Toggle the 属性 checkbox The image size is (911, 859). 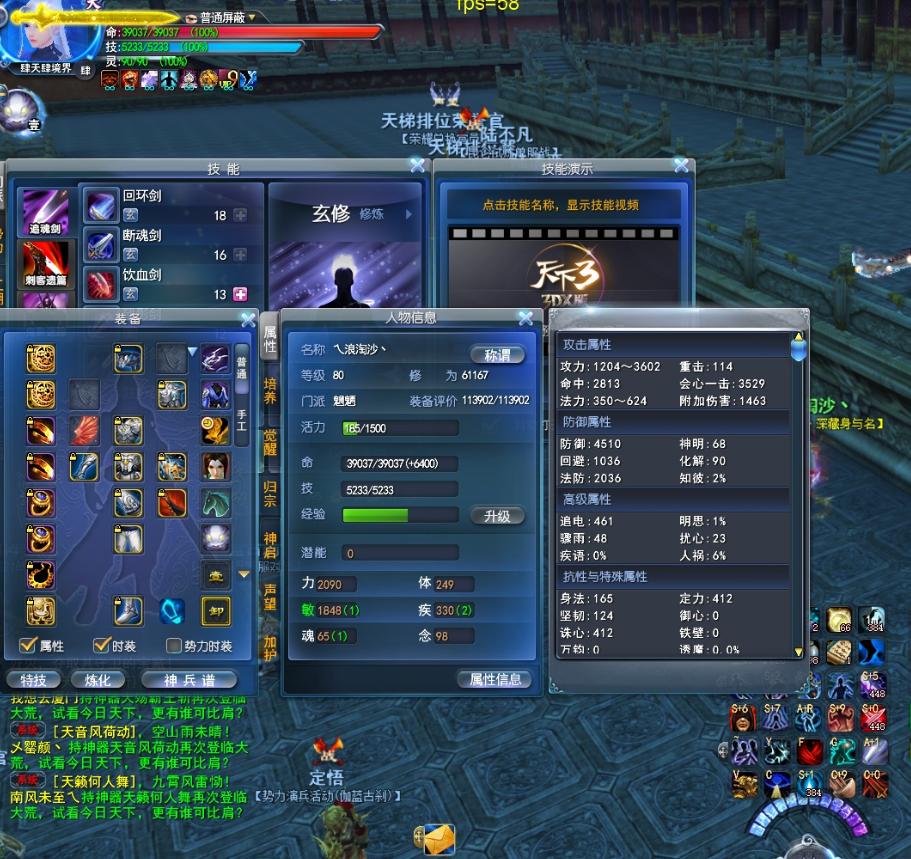[x=28, y=646]
